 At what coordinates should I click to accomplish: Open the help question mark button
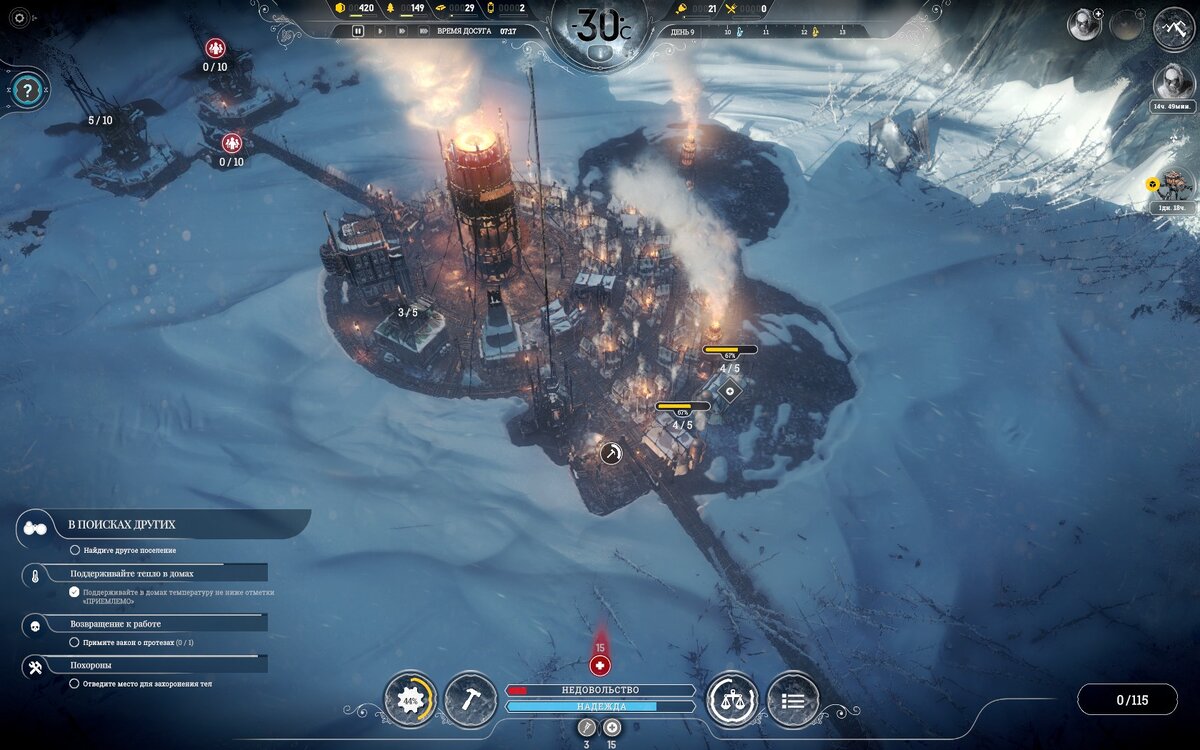[27, 90]
